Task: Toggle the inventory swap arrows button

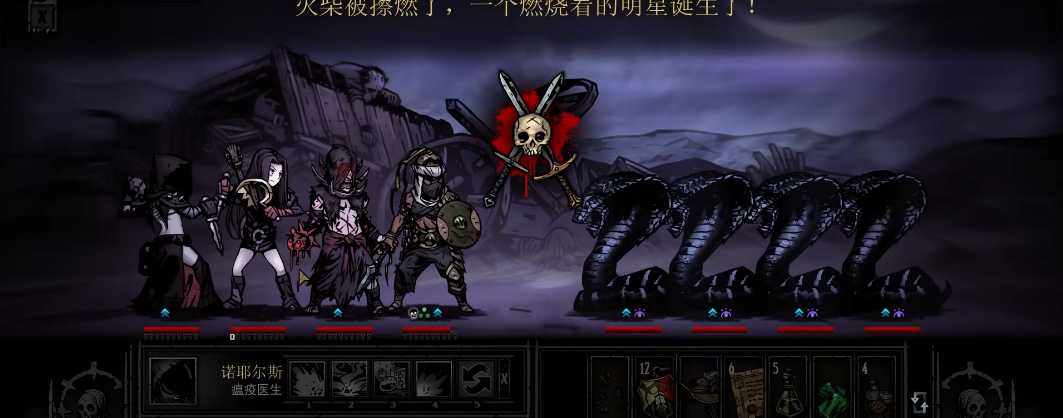Action: (x=919, y=401)
